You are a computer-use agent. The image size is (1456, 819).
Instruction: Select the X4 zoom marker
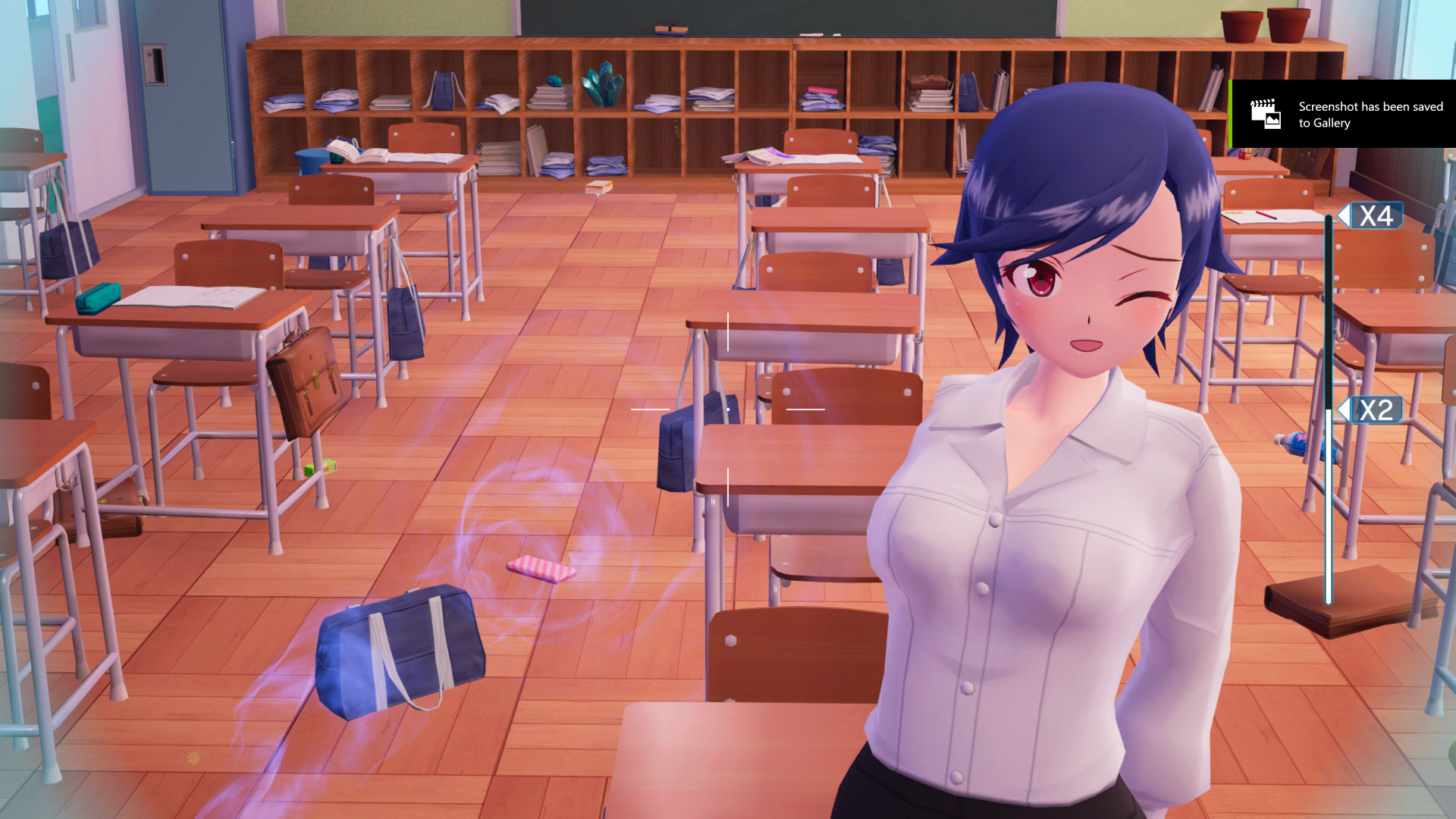[1374, 216]
